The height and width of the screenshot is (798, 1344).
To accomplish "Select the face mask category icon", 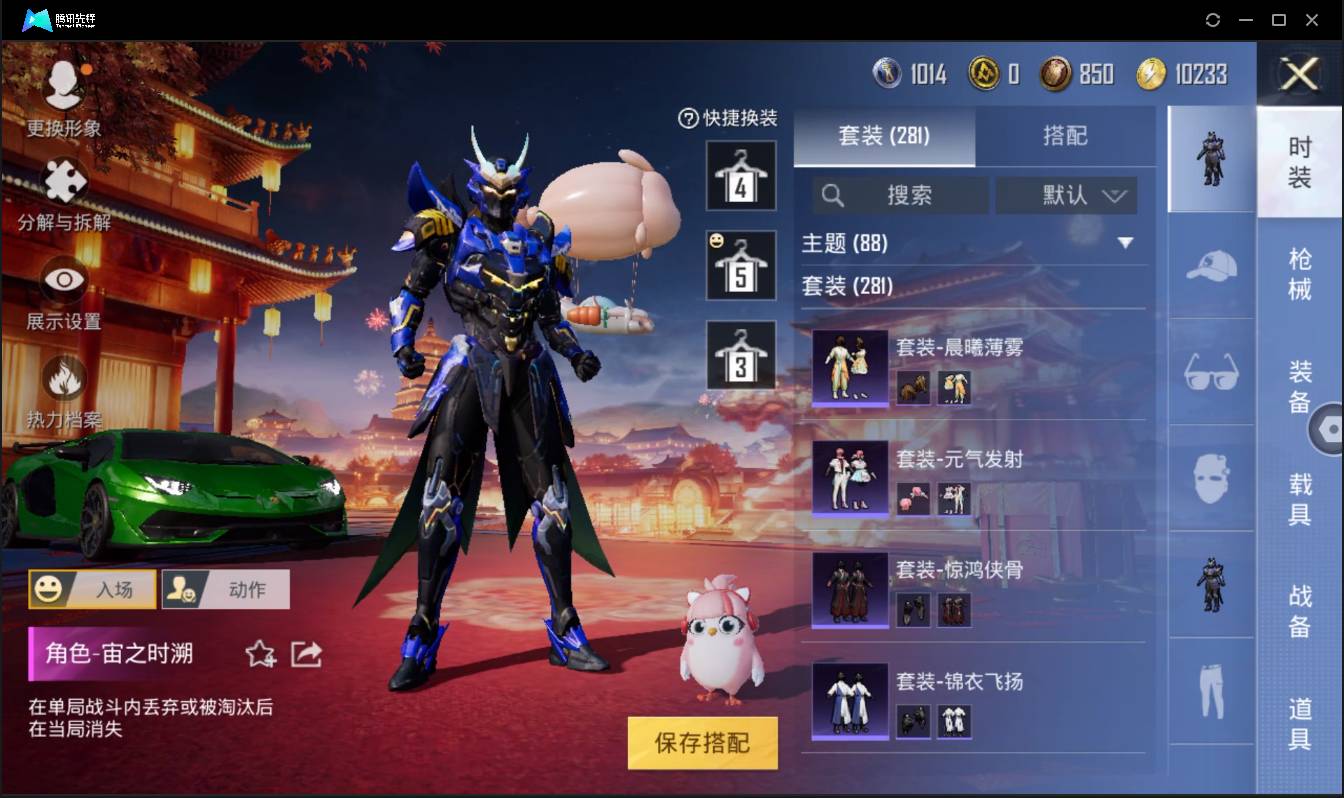I will click(x=1210, y=477).
